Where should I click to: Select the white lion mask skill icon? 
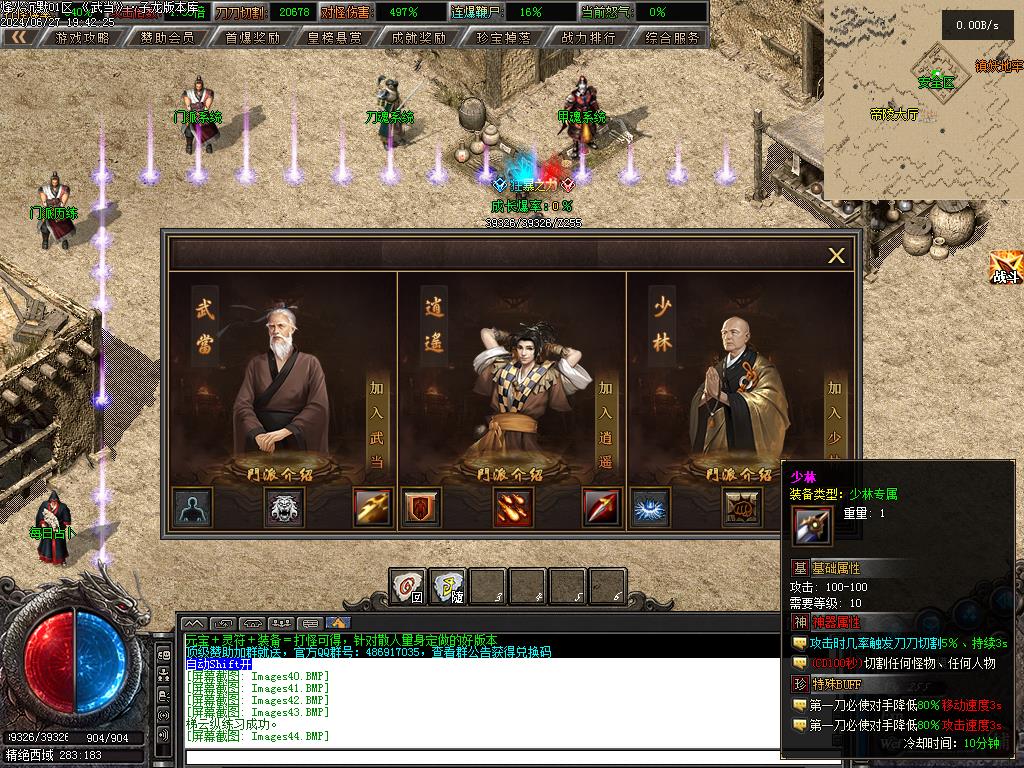(284, 508)
